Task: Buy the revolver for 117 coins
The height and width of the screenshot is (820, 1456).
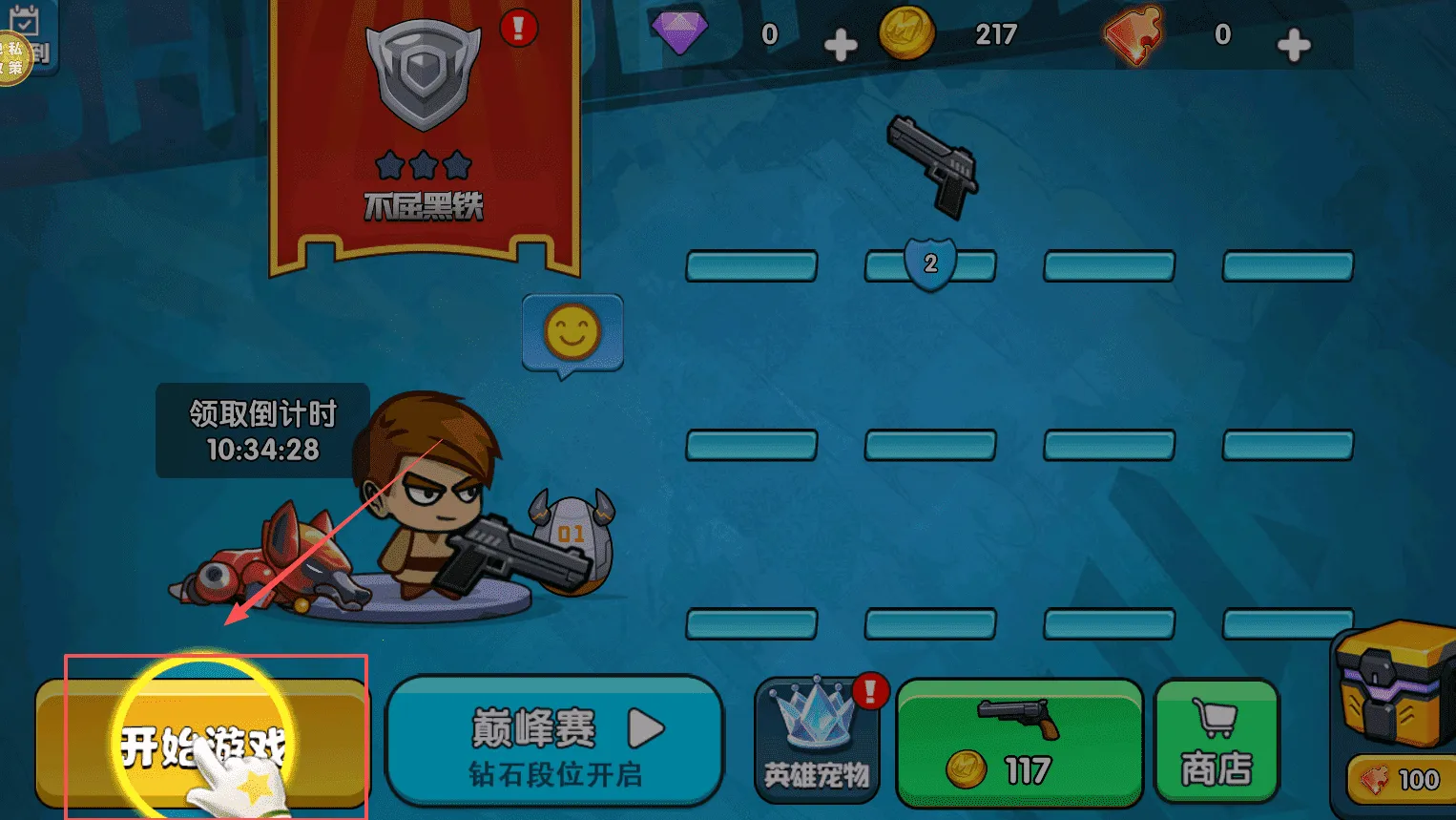Action: [x=1019, y=740]
